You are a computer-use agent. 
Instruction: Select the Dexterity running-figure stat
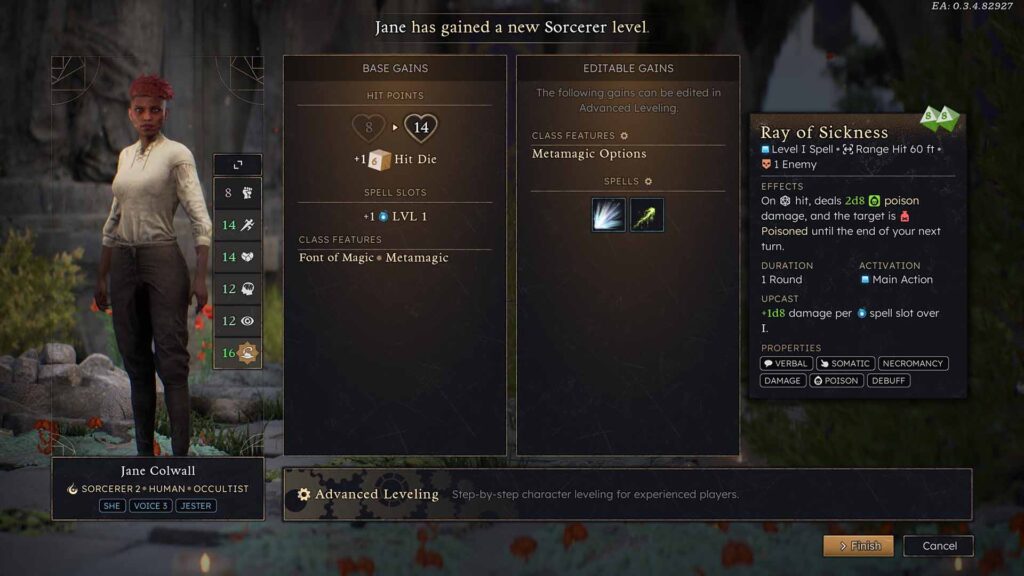[238, 225]
